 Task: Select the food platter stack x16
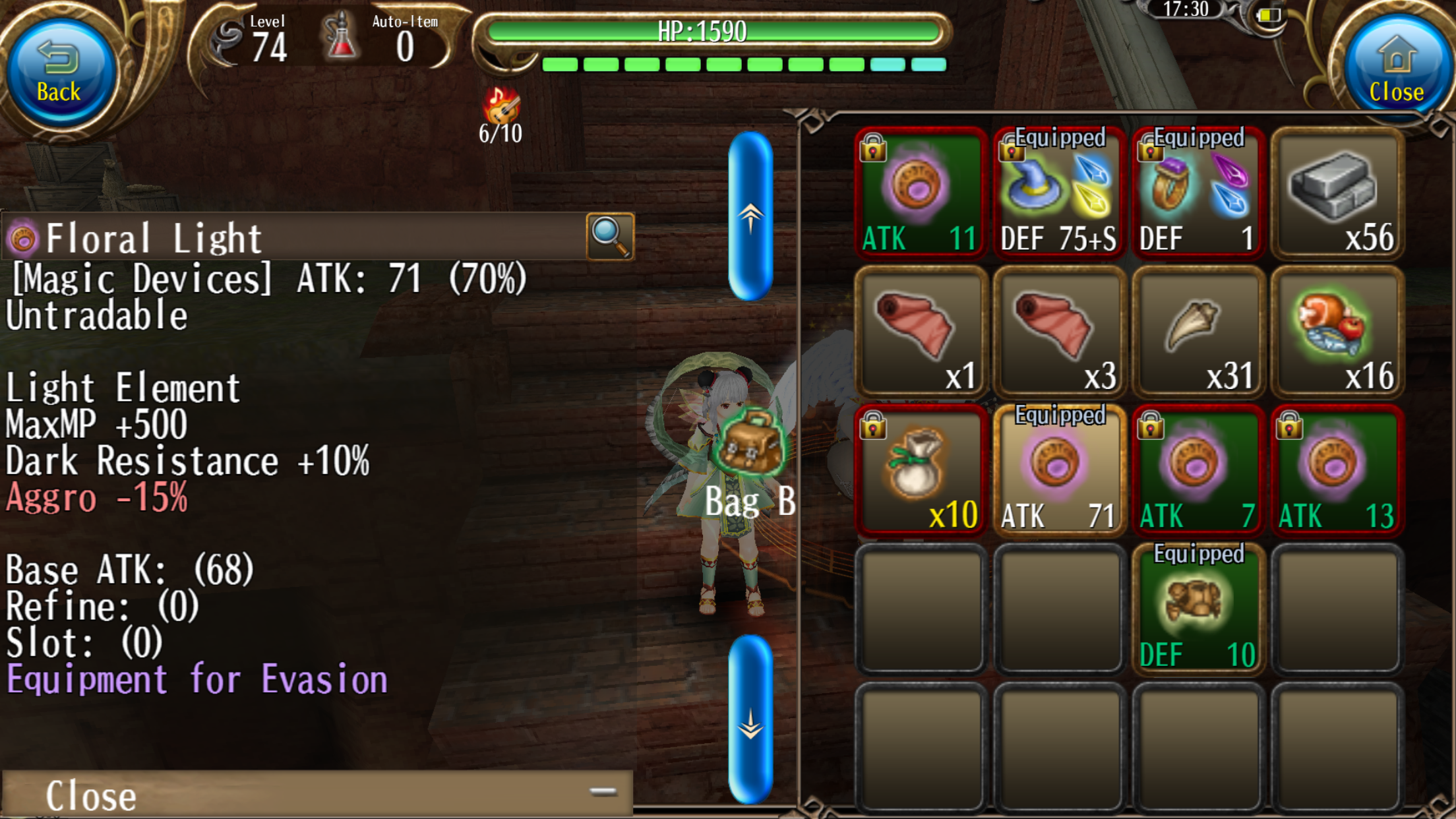click(1337, 332)
